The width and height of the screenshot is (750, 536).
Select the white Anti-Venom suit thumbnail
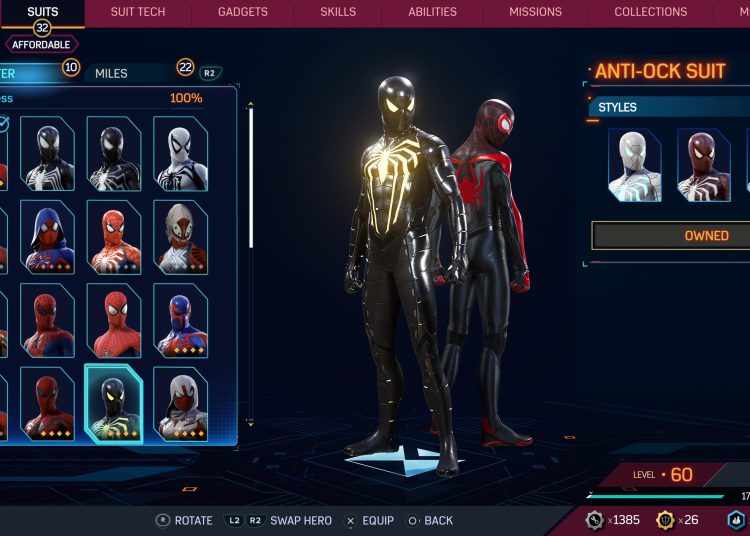[x=181, y=154]
